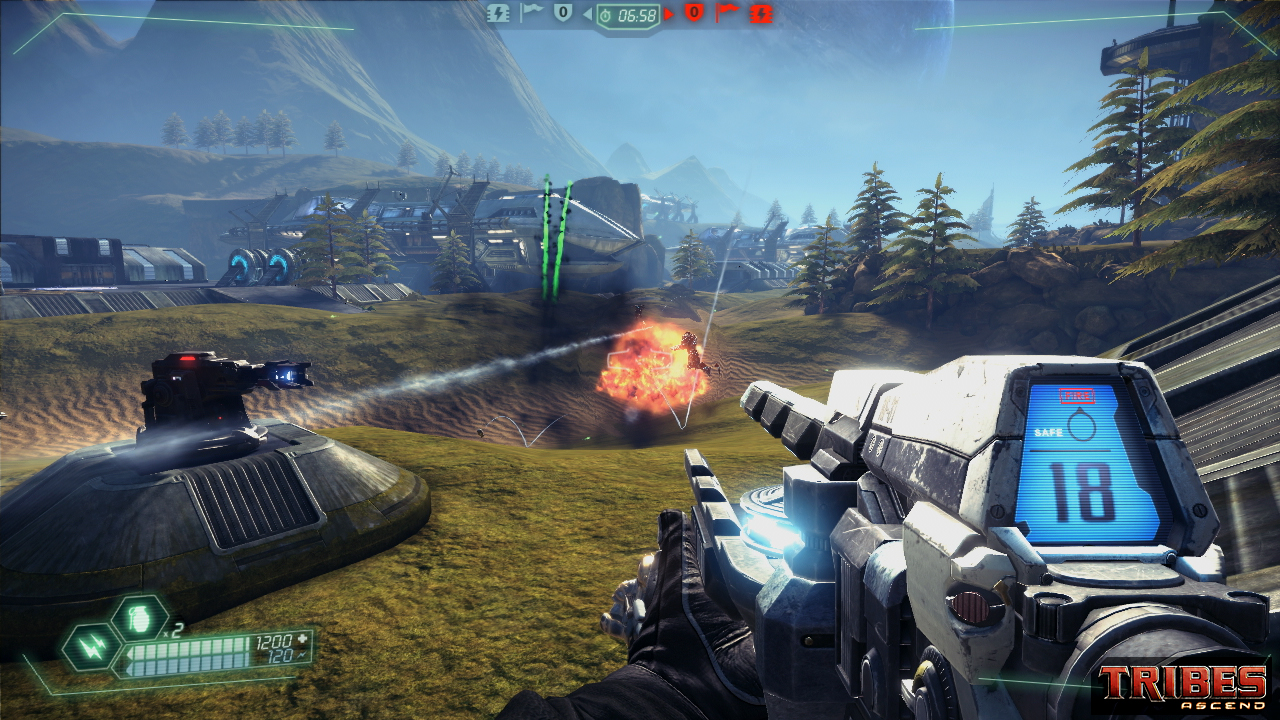Click the left arrow beside the match timer
The width and height of the screenshot is (1280, 720).
click(x=589, y=14)
